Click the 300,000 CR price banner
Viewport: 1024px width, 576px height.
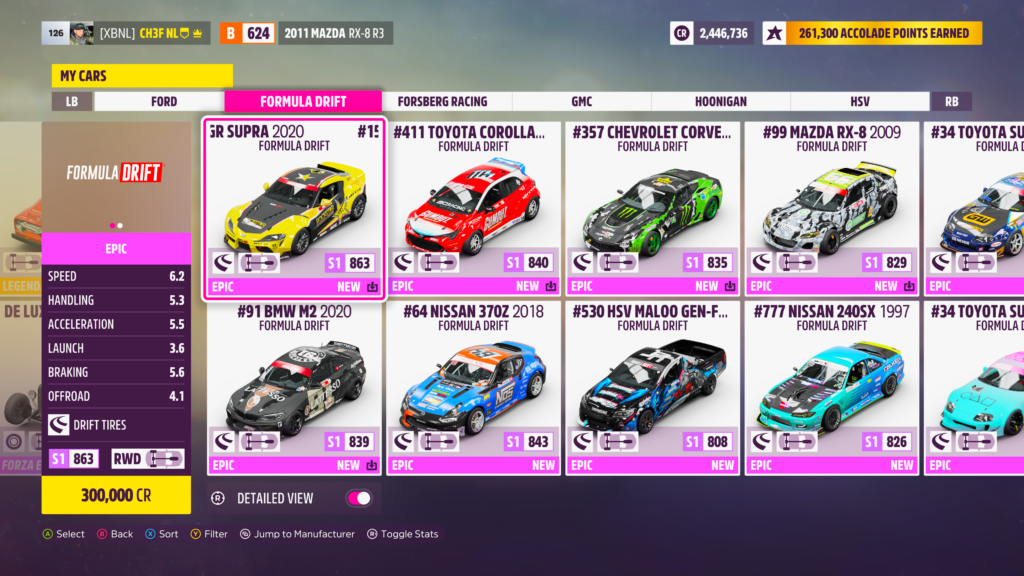point(116,495)
